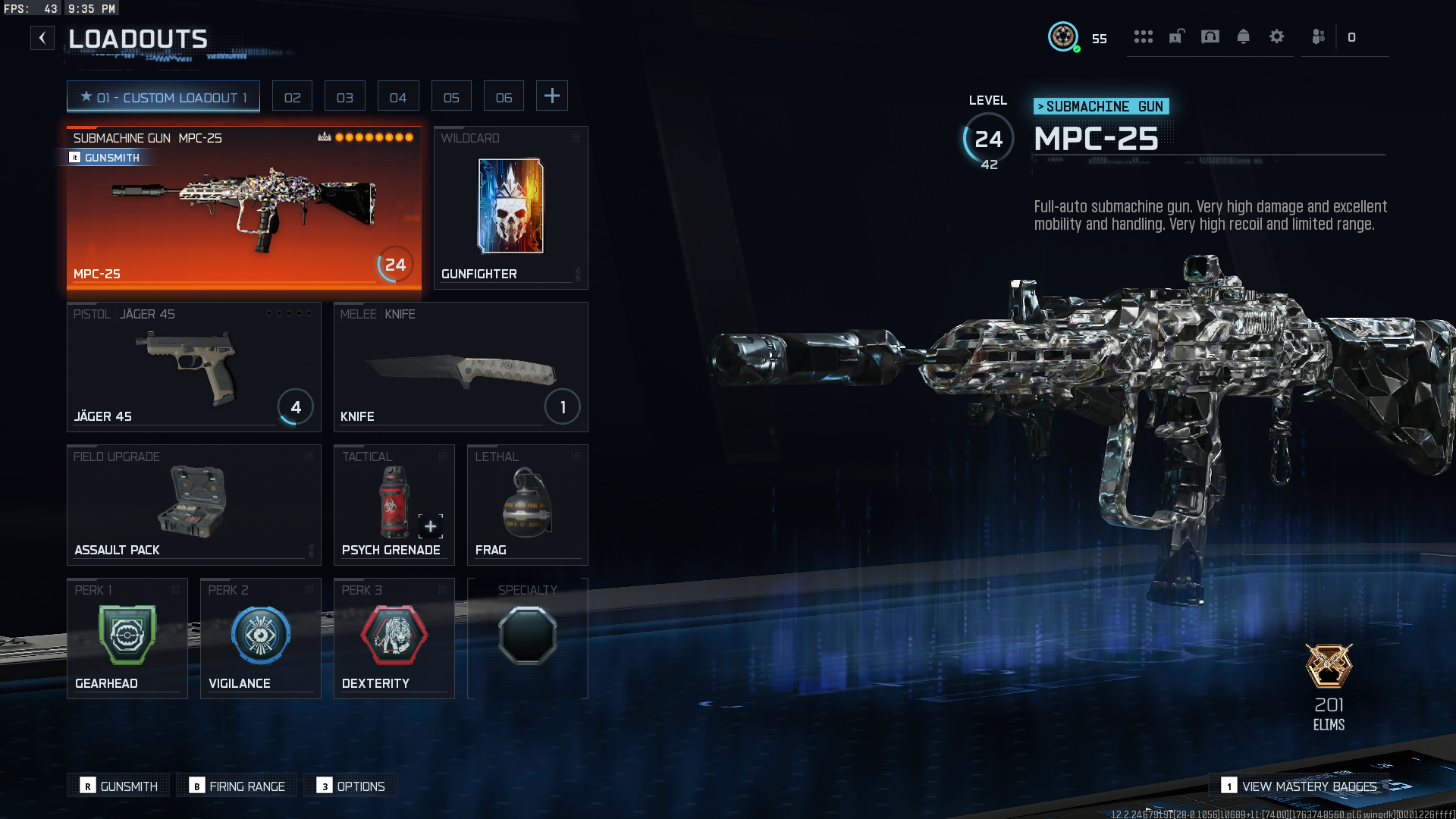This screenshot has width=1456, height=819.
Task: Open the Gearhead perk 1 slot
Action: tap(127, 639)
